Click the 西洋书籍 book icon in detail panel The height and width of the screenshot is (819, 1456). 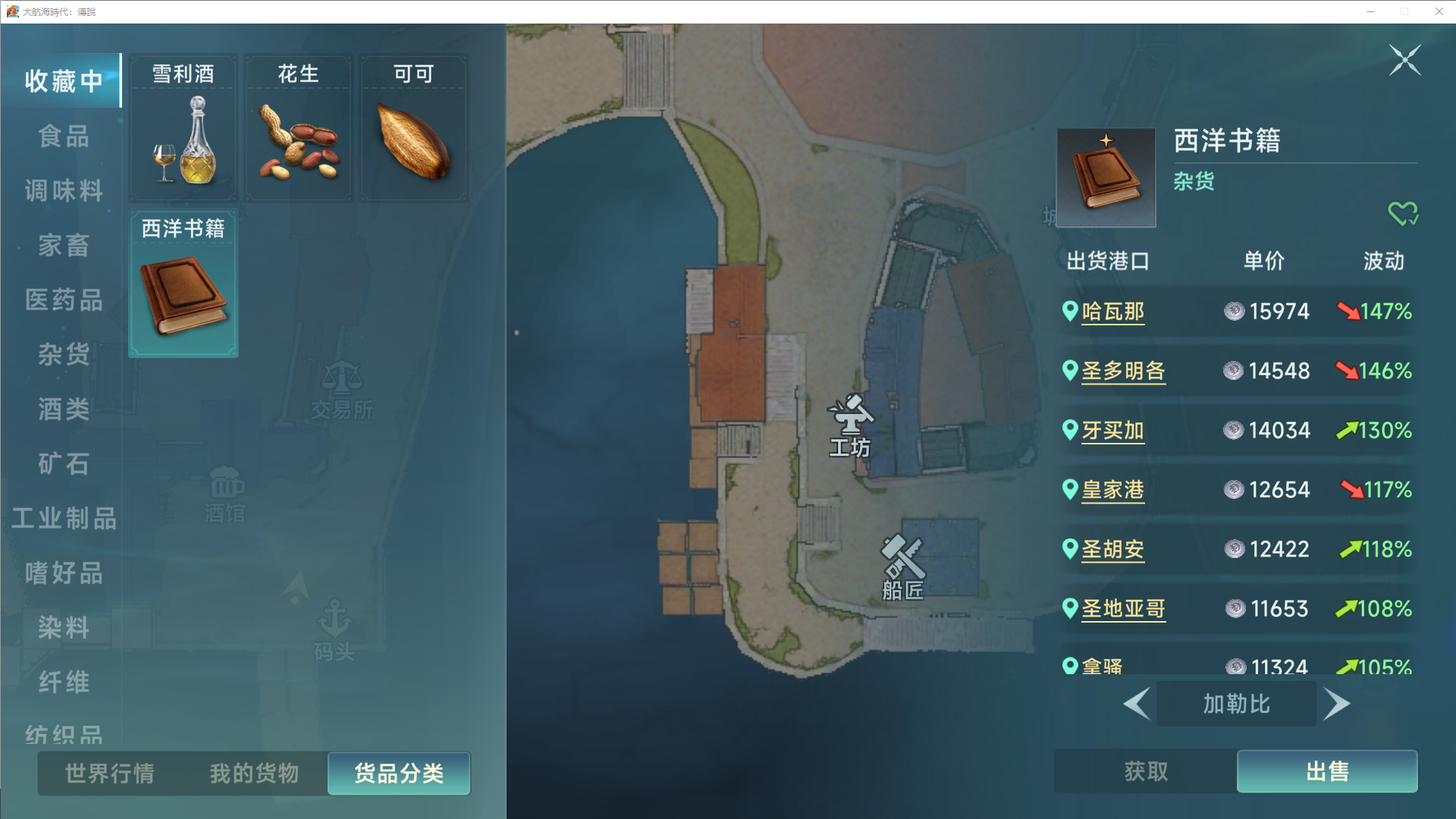click(1104, 177)
